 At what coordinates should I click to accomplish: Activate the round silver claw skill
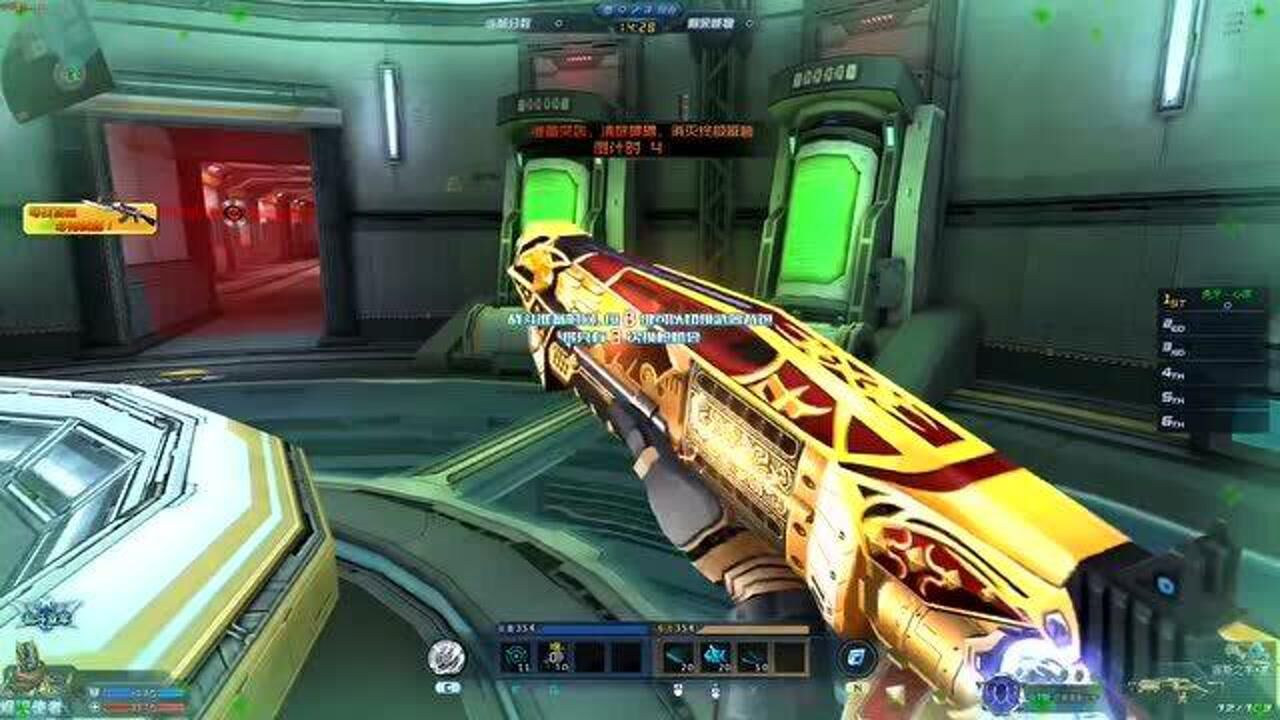tap(446, 656)
